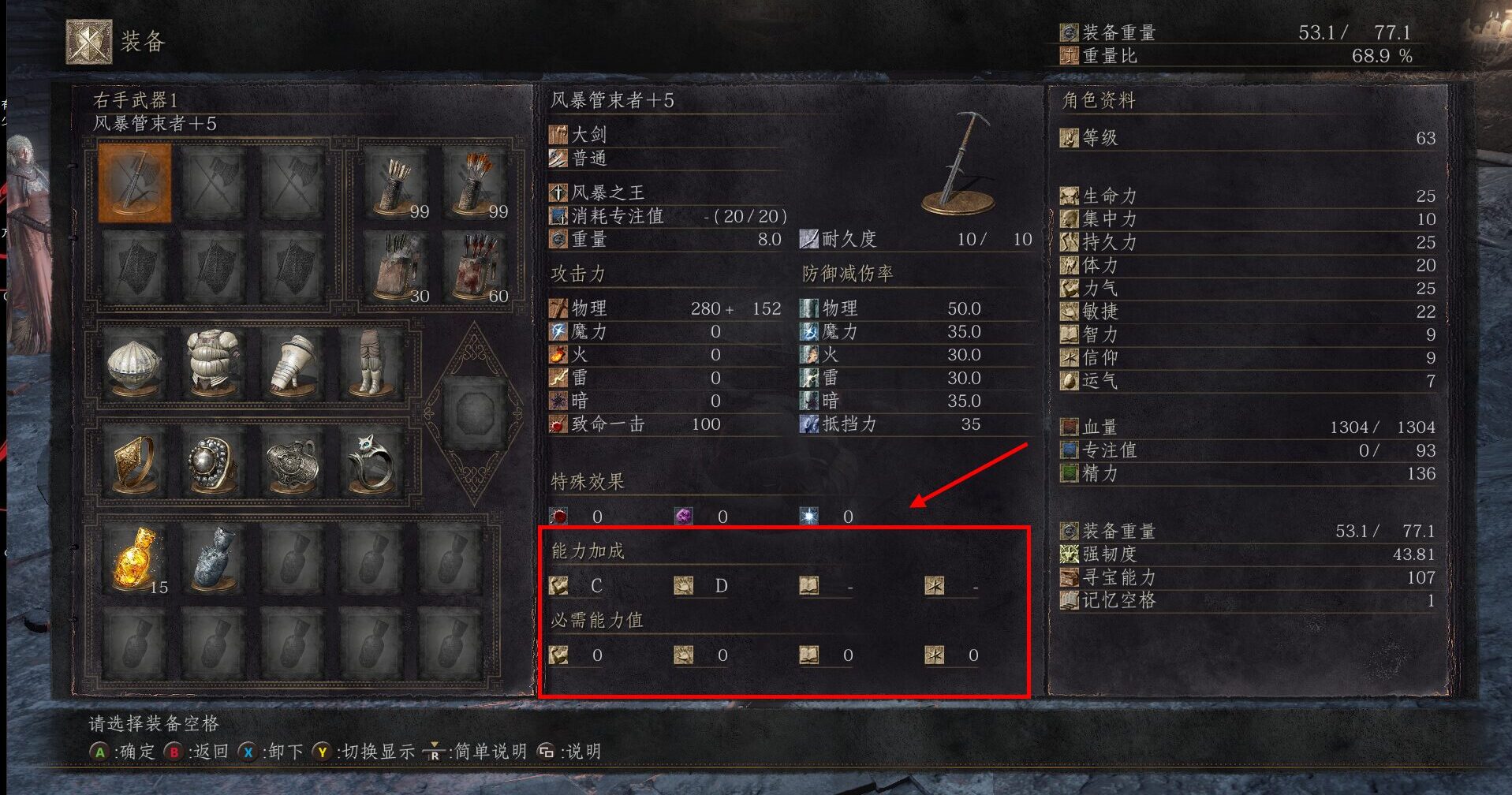Screen dimensions: 1512x795
Task: Select the equipped 风暴管束者+5 weapon slot
Action: tap(134, 182)
